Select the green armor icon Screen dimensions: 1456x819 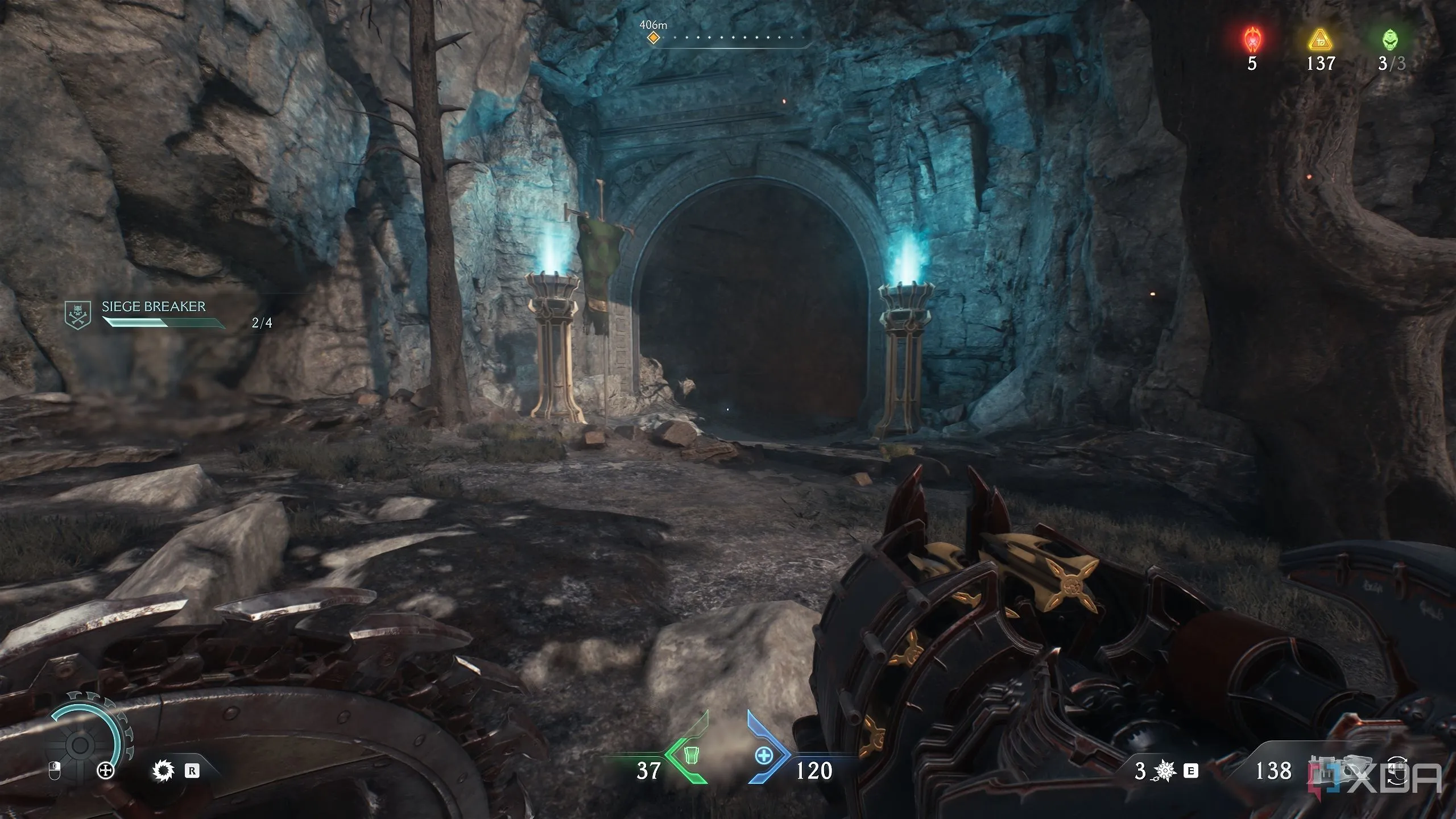point(690,756)
